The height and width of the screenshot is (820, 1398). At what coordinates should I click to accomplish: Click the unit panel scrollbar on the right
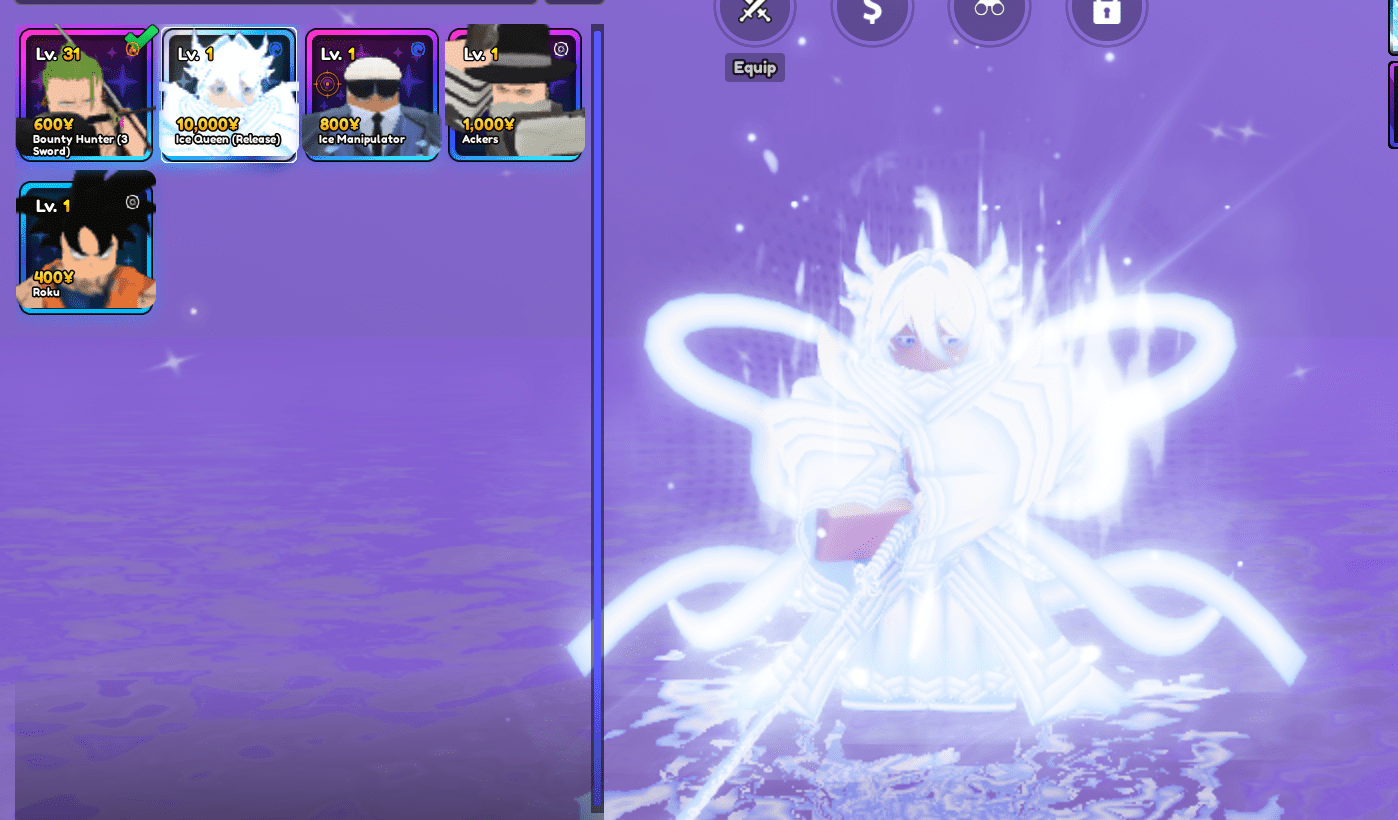(596, 400)
